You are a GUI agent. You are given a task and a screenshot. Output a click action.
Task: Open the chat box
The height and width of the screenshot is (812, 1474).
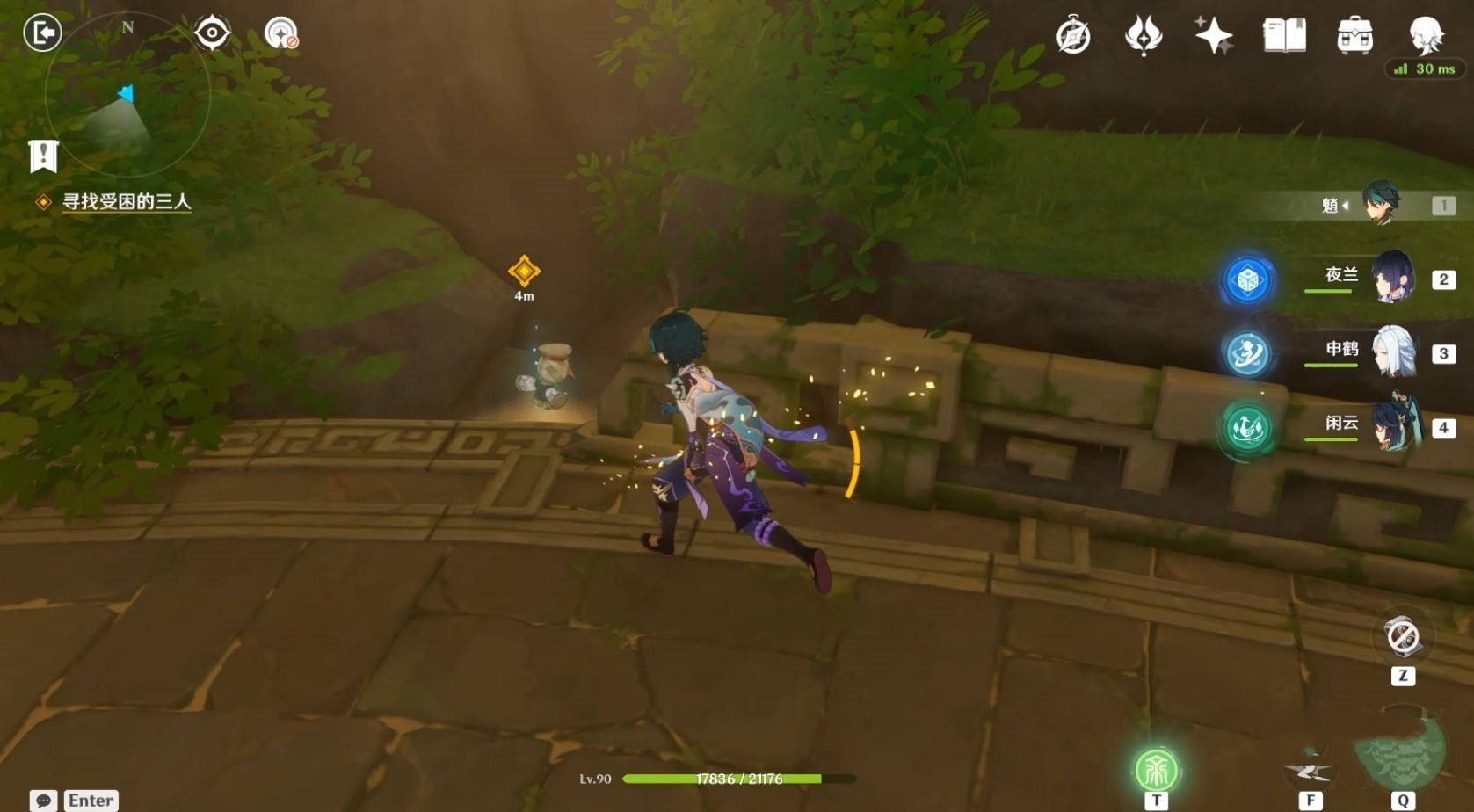coord(44,800)
